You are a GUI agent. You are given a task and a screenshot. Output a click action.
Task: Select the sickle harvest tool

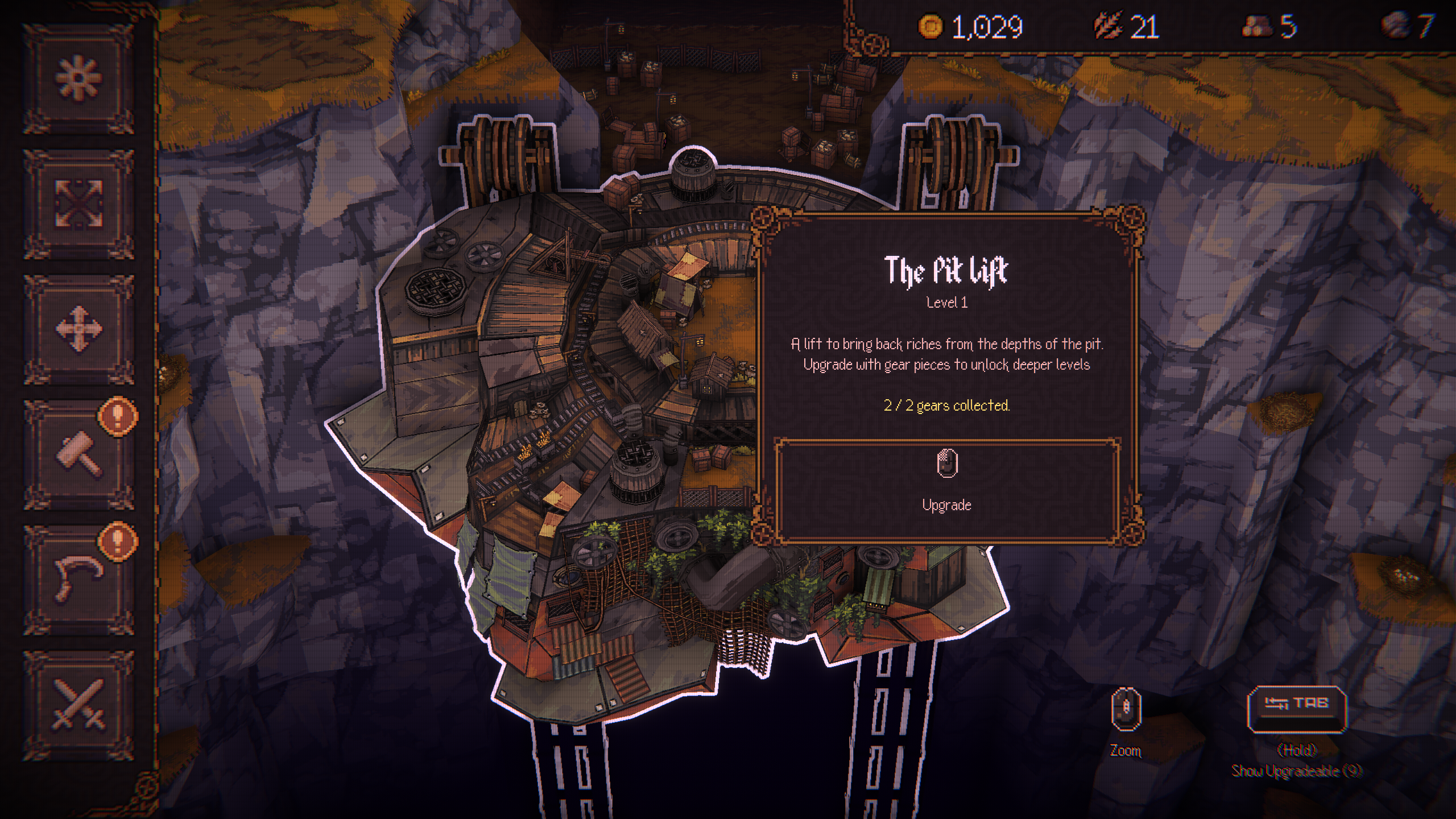79,579
